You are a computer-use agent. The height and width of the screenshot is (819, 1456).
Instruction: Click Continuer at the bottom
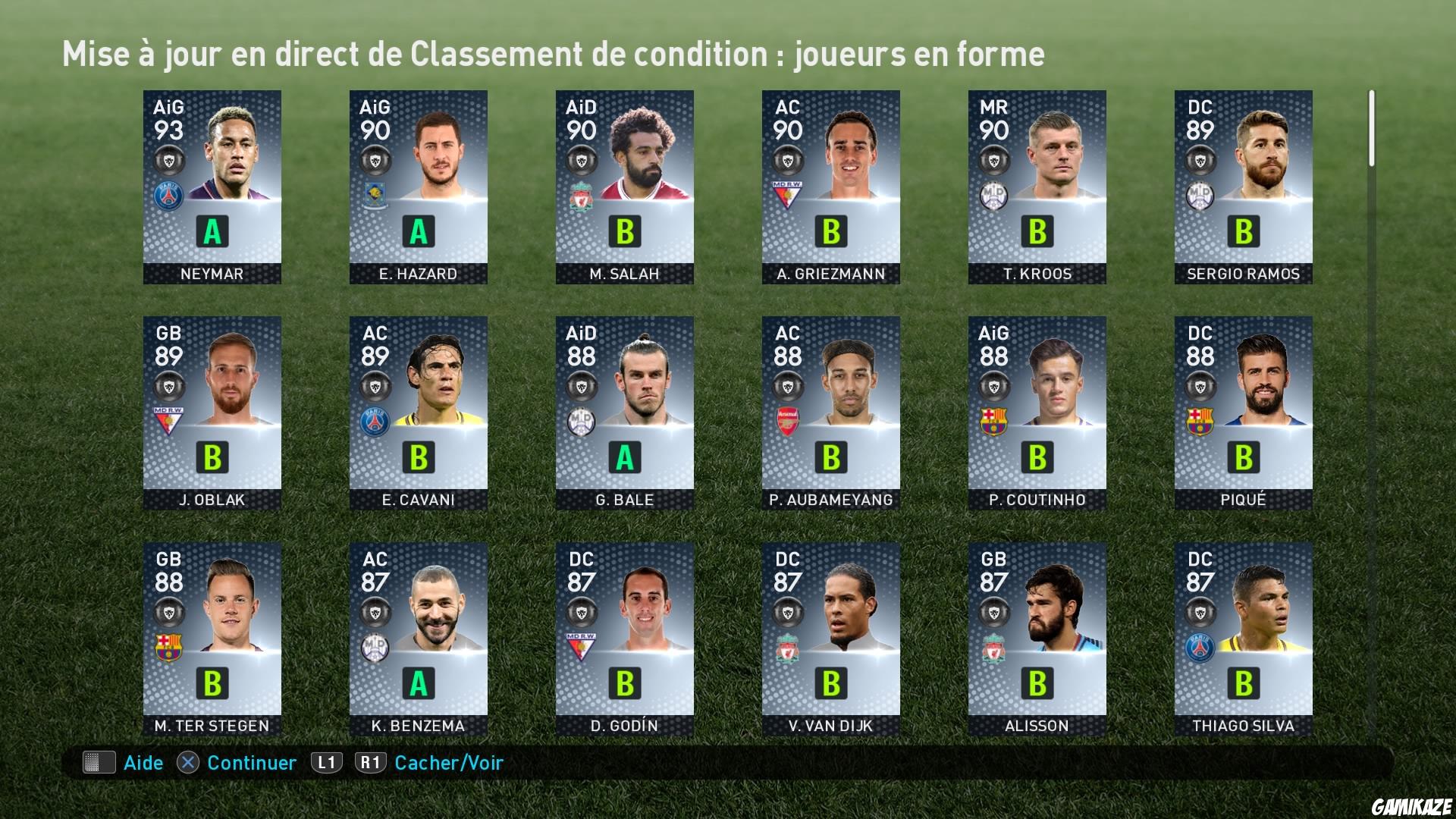click(251, 764)
